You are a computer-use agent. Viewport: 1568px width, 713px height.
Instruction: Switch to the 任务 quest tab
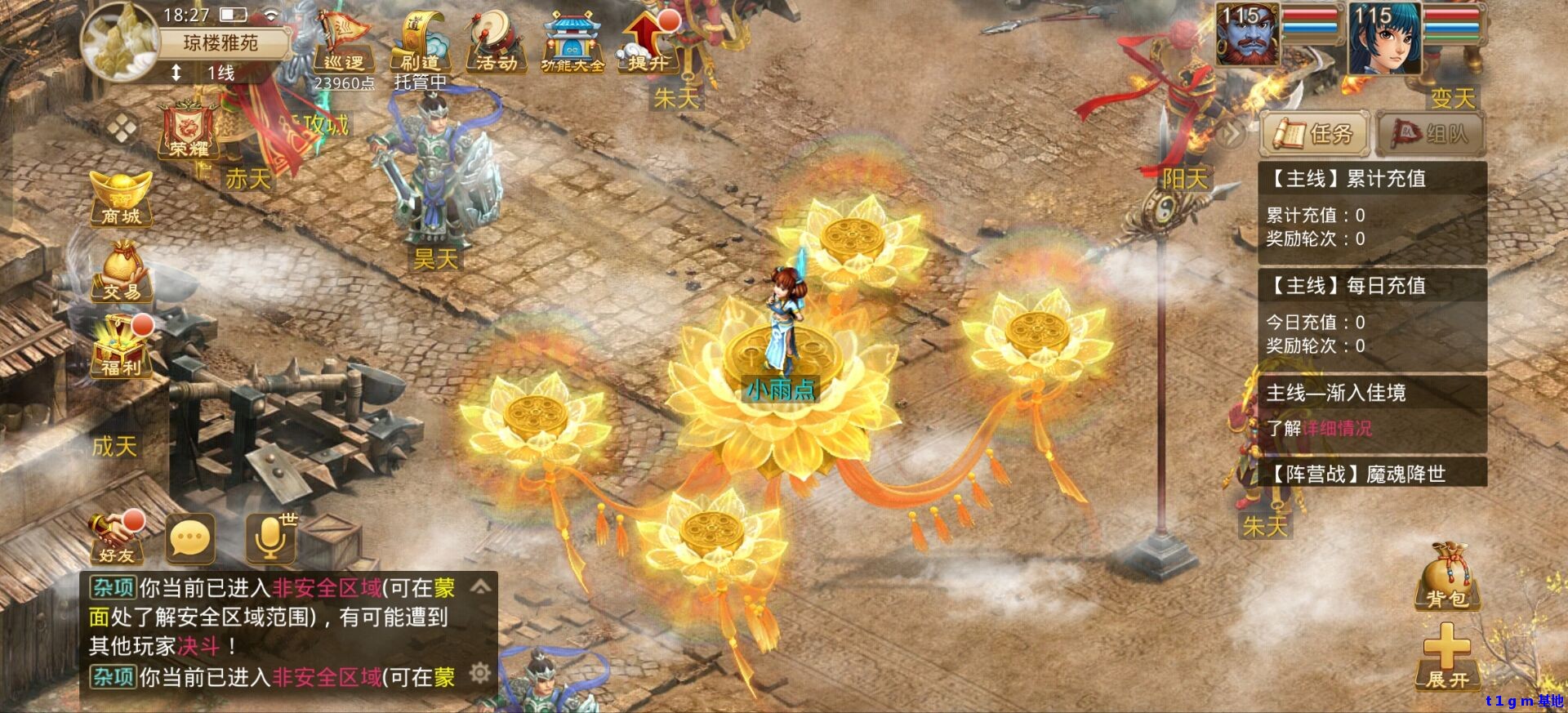[1315, 133]
